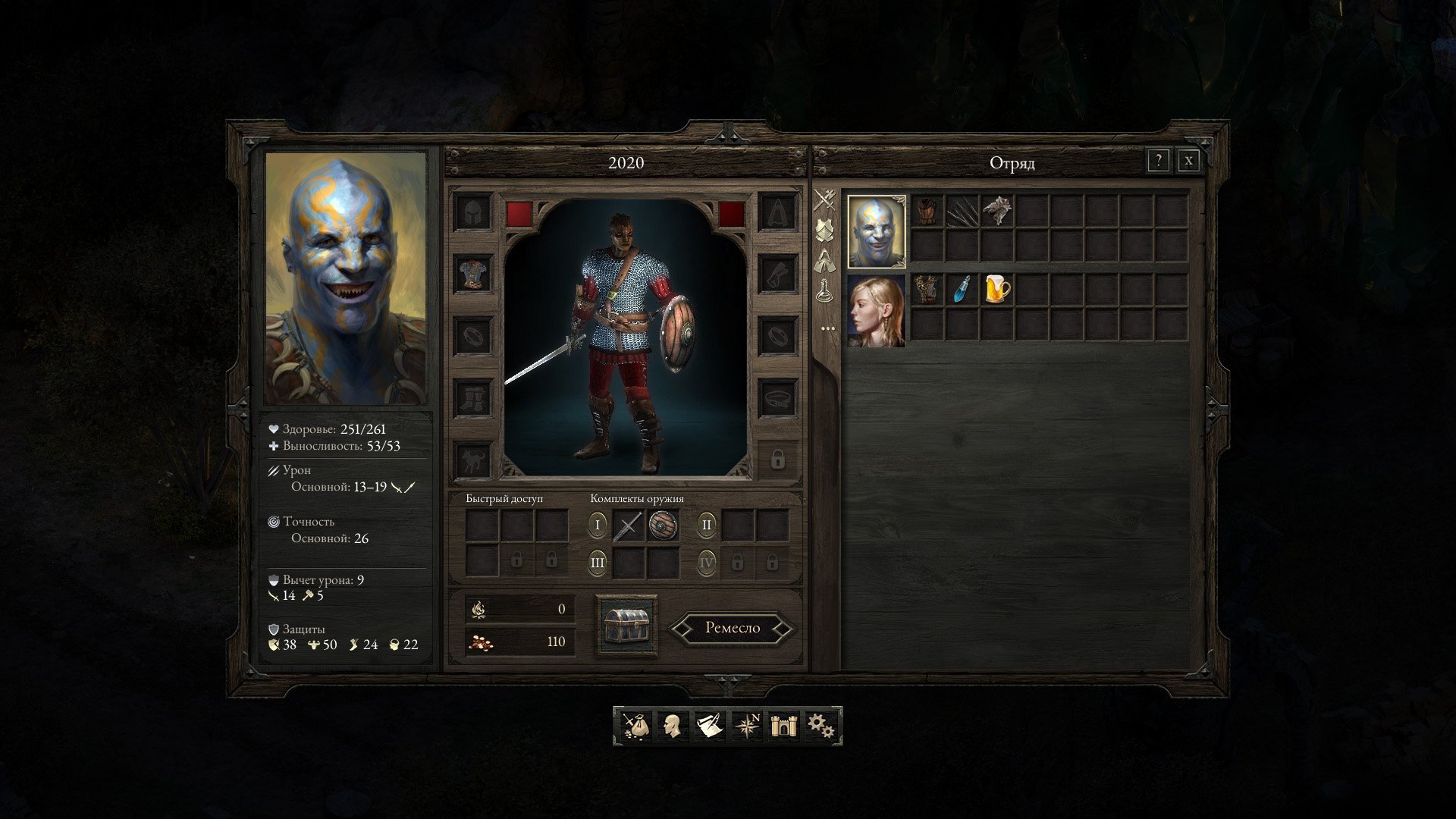Select the blue-skinned character's party portrait
Image resolution: width=1456 pixels, height=819 pixels.
point(876,231)
